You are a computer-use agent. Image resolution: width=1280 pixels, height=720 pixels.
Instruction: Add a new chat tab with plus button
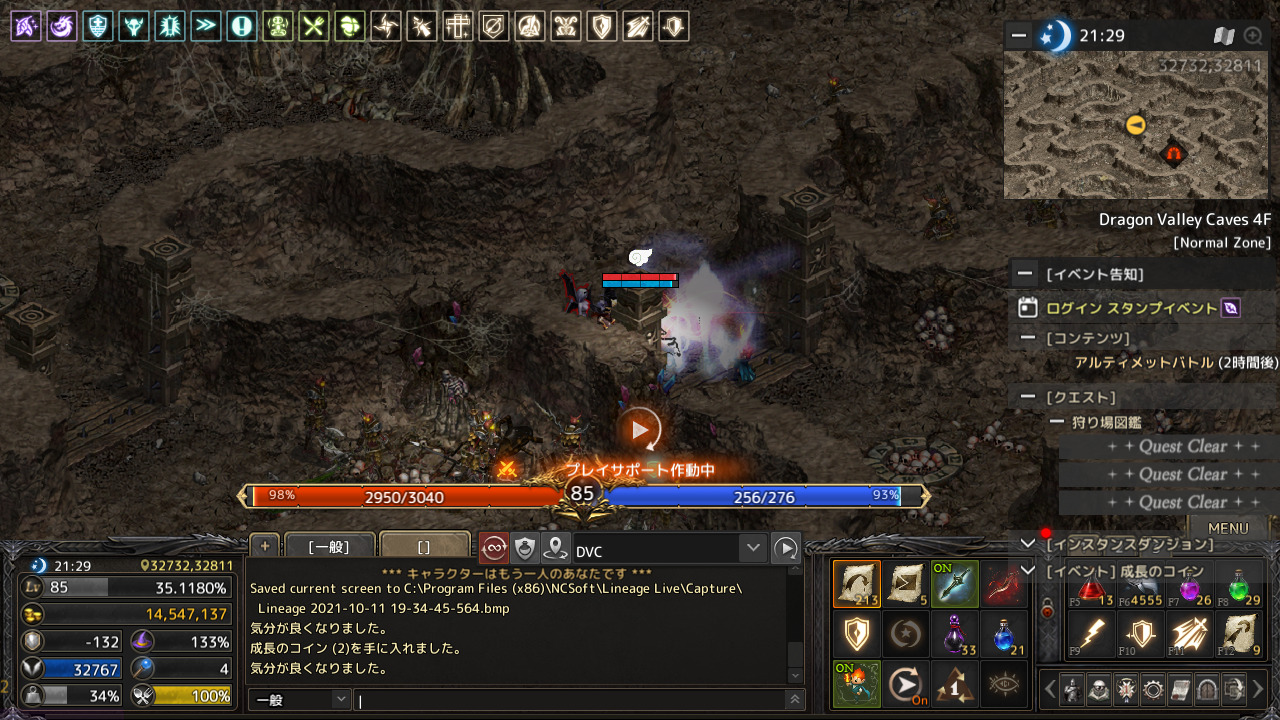264,546
